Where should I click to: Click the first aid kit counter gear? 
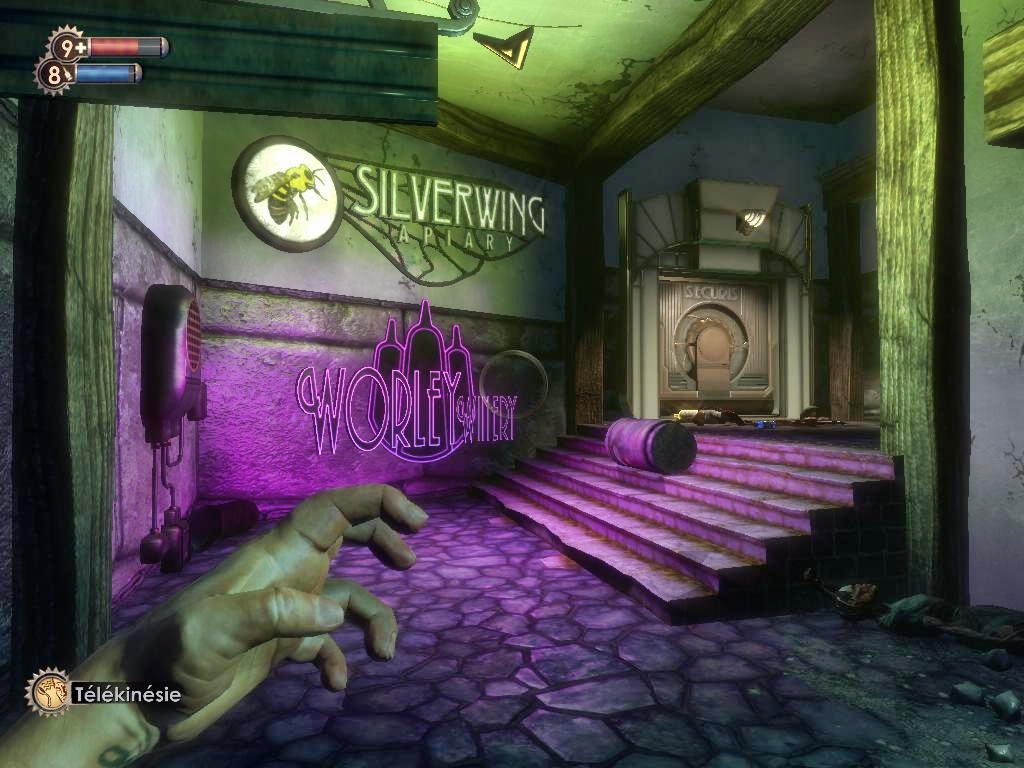[x=67, y=46]
